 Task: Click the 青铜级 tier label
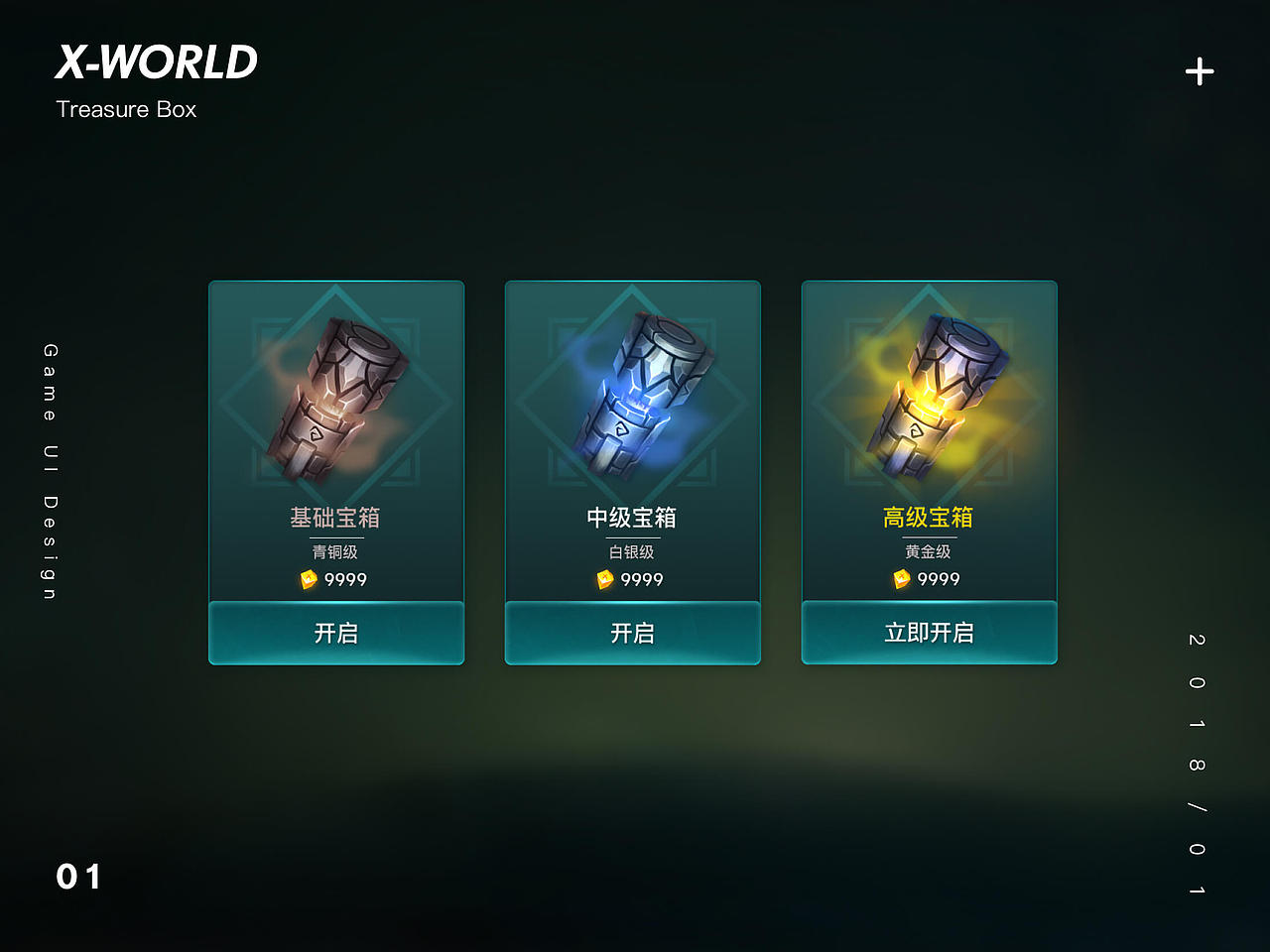[336, 551]
